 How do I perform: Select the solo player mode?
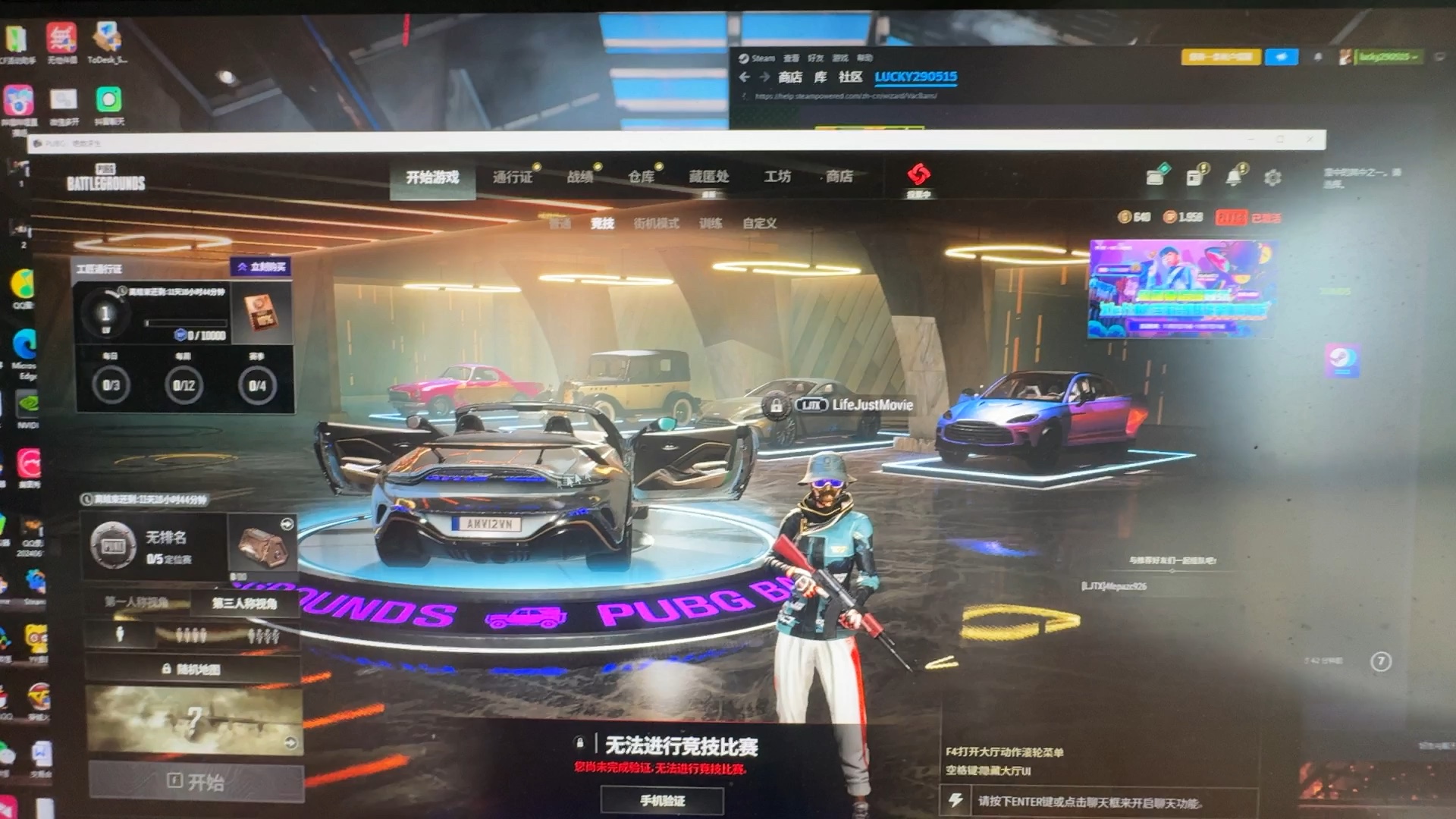click(x=119, y=635)
